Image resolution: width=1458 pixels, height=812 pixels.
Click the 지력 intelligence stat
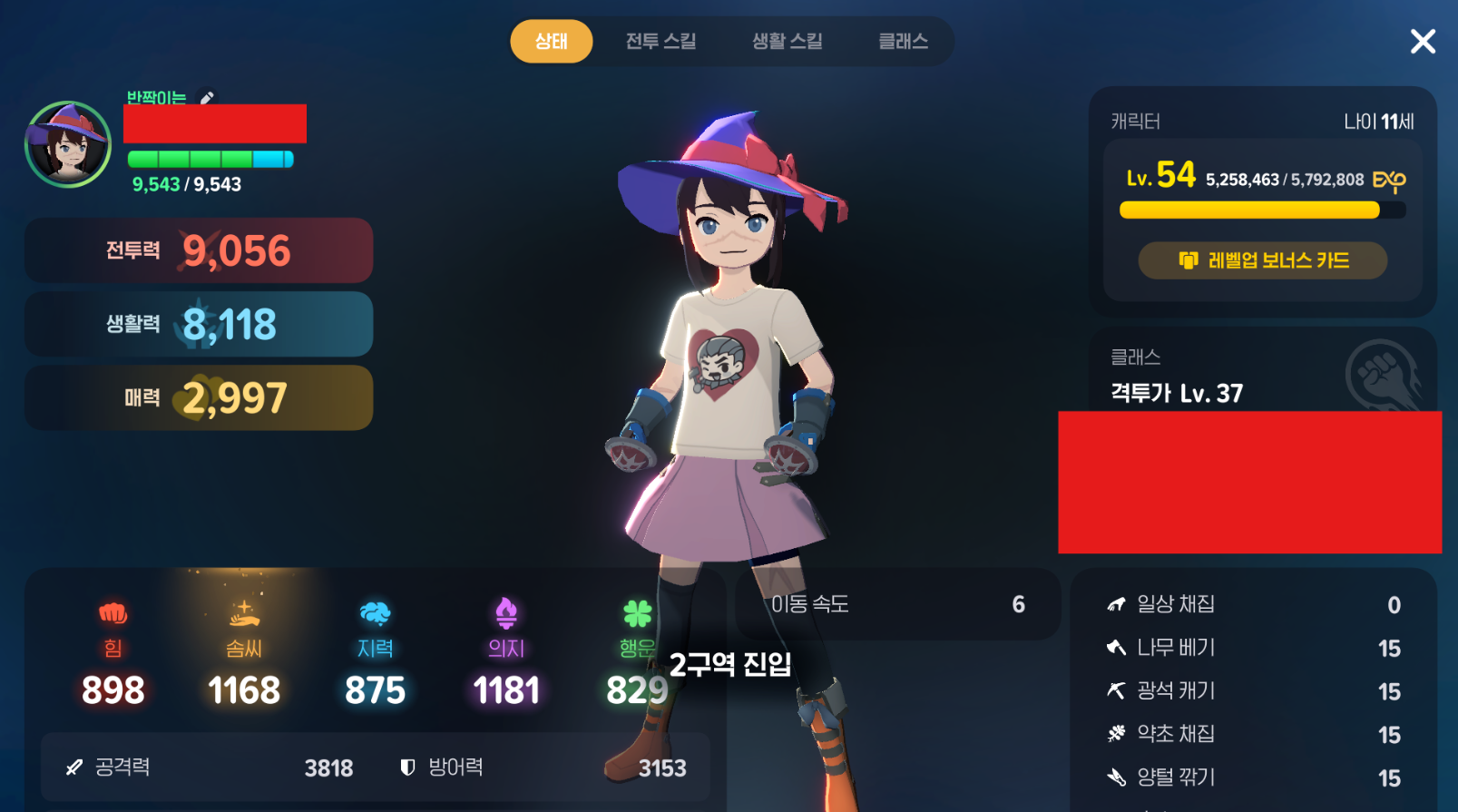coord(375,653)
